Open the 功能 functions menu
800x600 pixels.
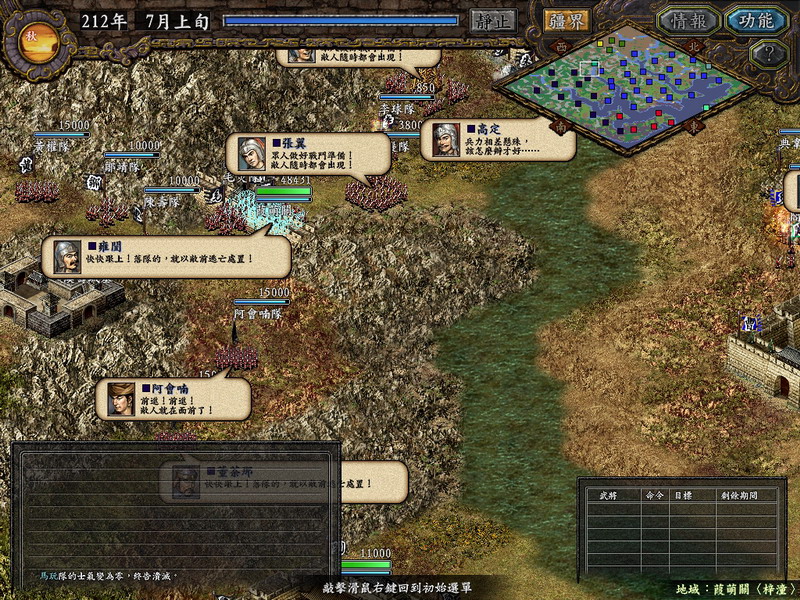point(756,20)
